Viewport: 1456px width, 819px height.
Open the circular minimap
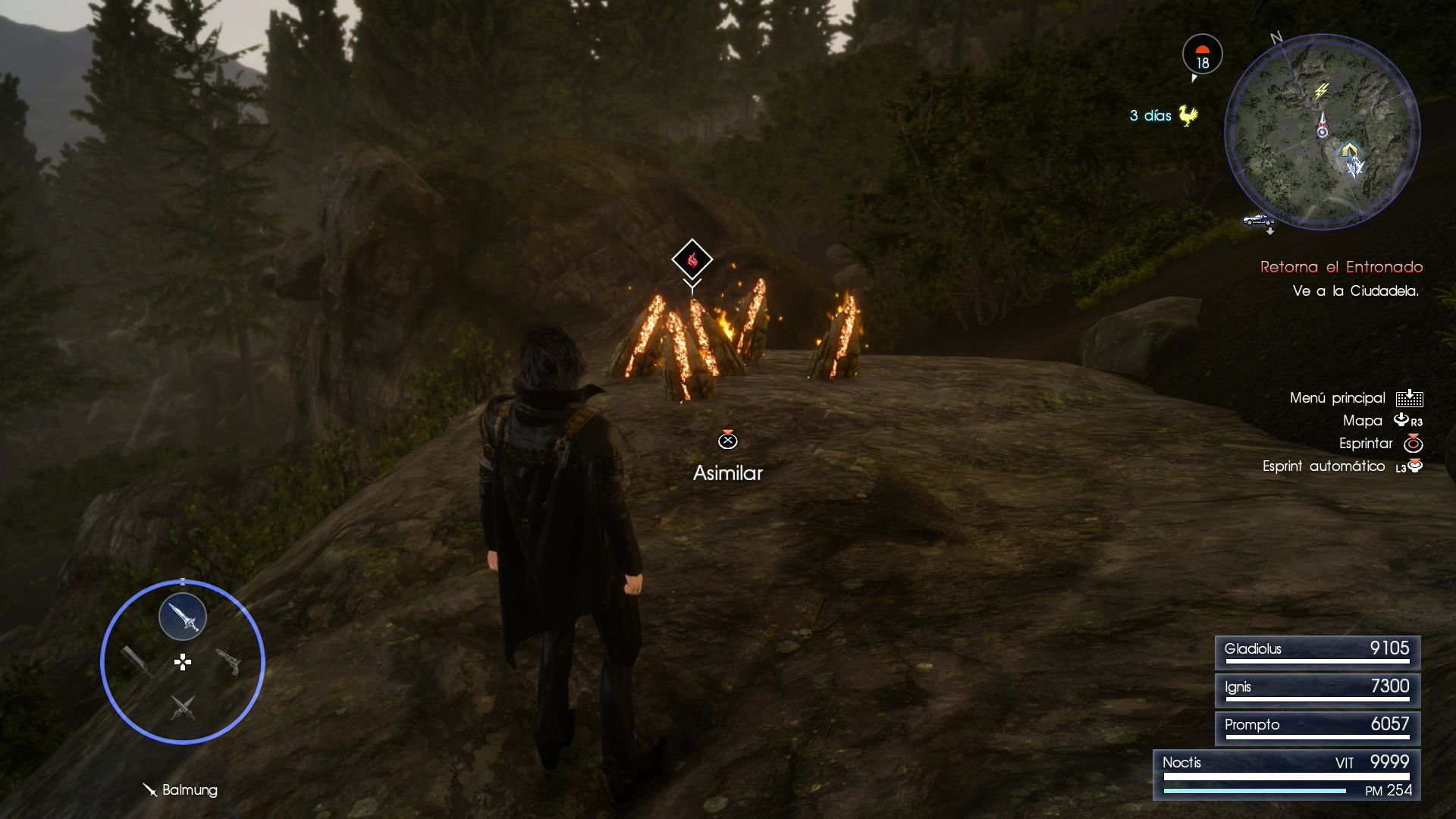[x=1322, y=131]
